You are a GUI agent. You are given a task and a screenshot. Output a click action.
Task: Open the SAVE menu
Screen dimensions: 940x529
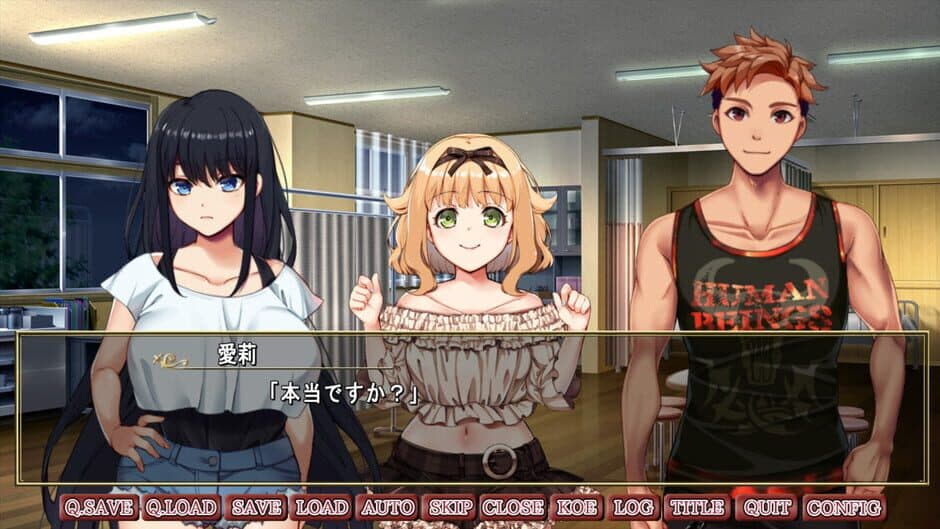258,508
